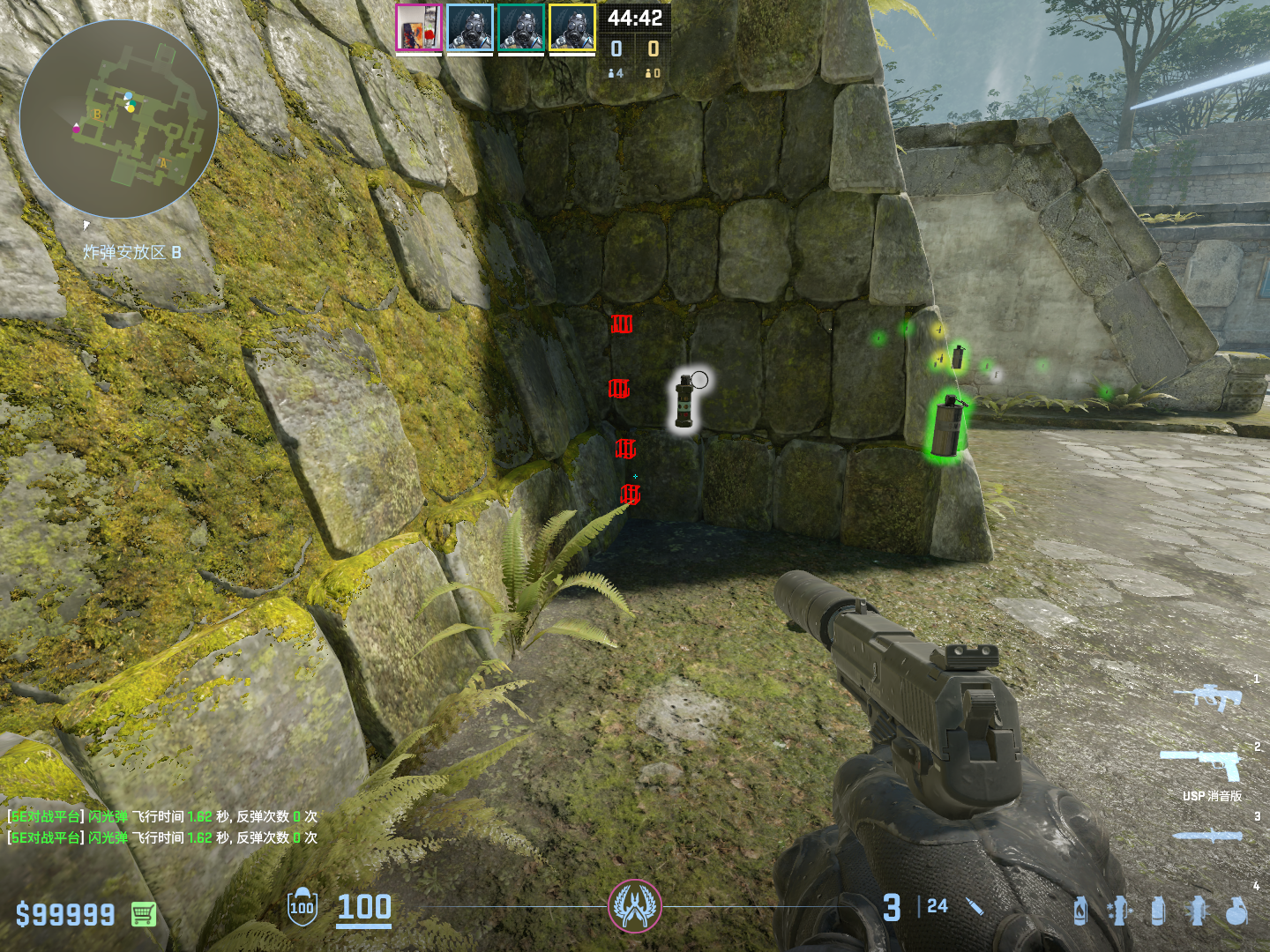Select the magenta-bordered player avatar

pos(418,27)
